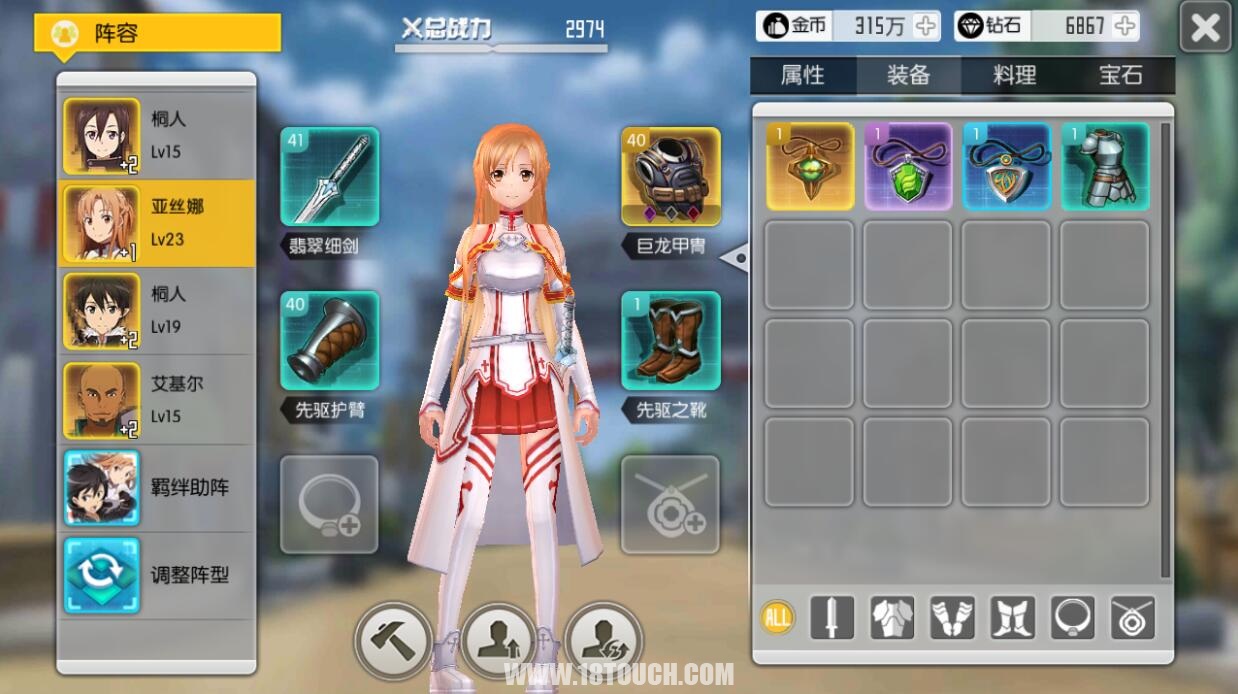Screen dimensions: 1238x694
Task: Switch to the 宝石 tab
Action: (1120, 75)
